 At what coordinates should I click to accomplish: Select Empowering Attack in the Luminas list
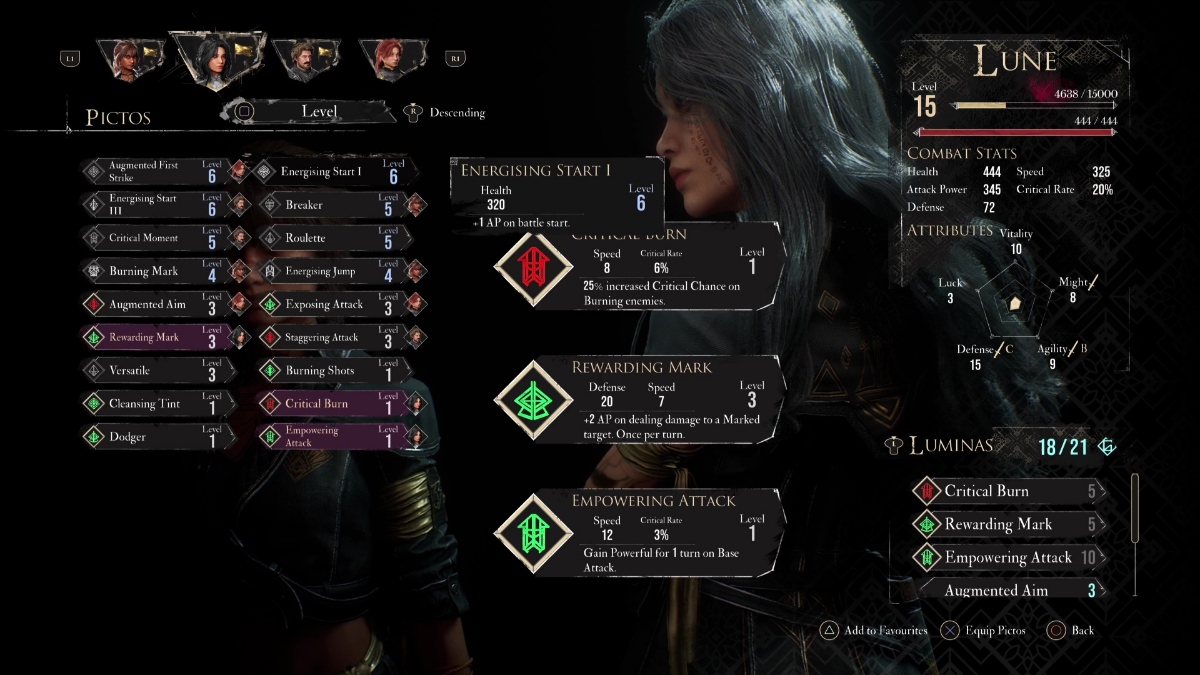(x=1008, y=557)
